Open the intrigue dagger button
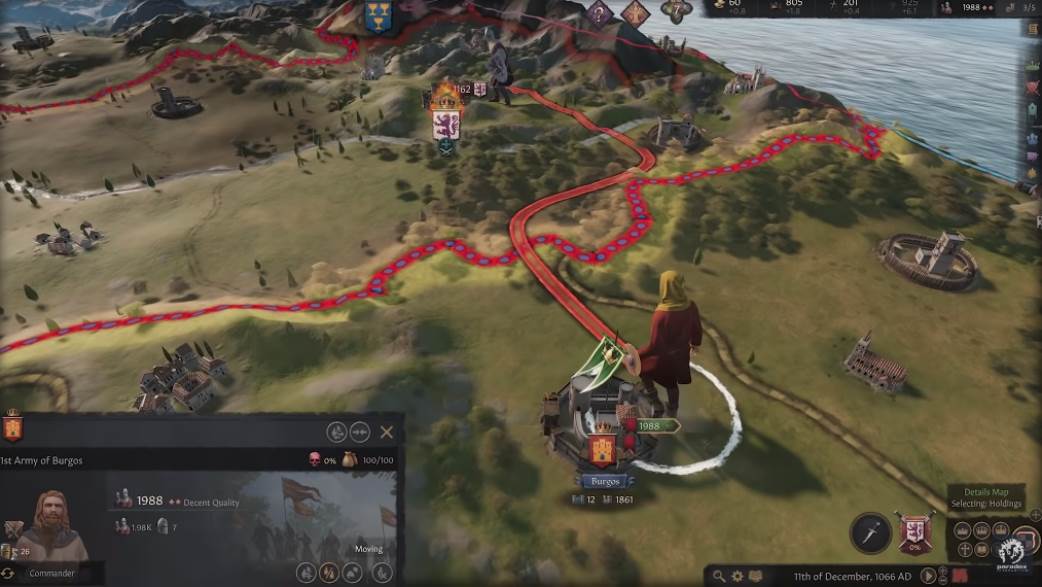Image resolution: width=1042 pixels, height=587 pixels. (x=870, y=532)
